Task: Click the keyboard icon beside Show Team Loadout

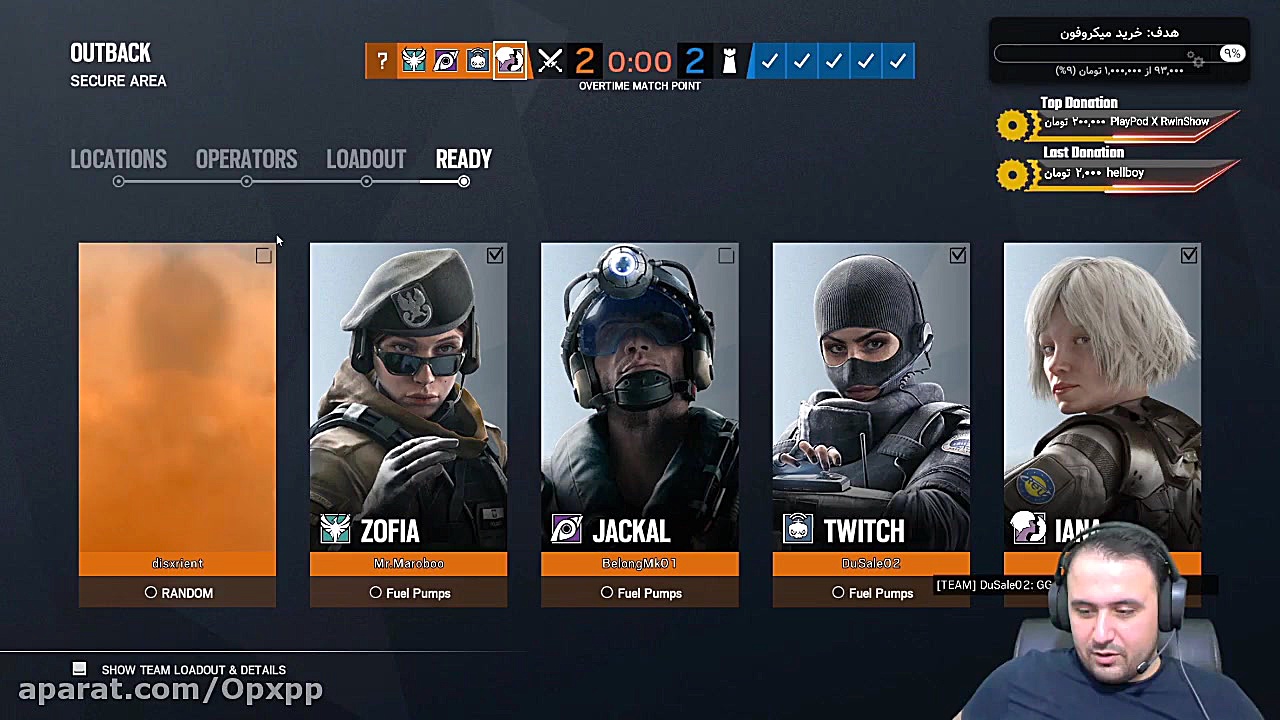Action: [x=79, y=669]
